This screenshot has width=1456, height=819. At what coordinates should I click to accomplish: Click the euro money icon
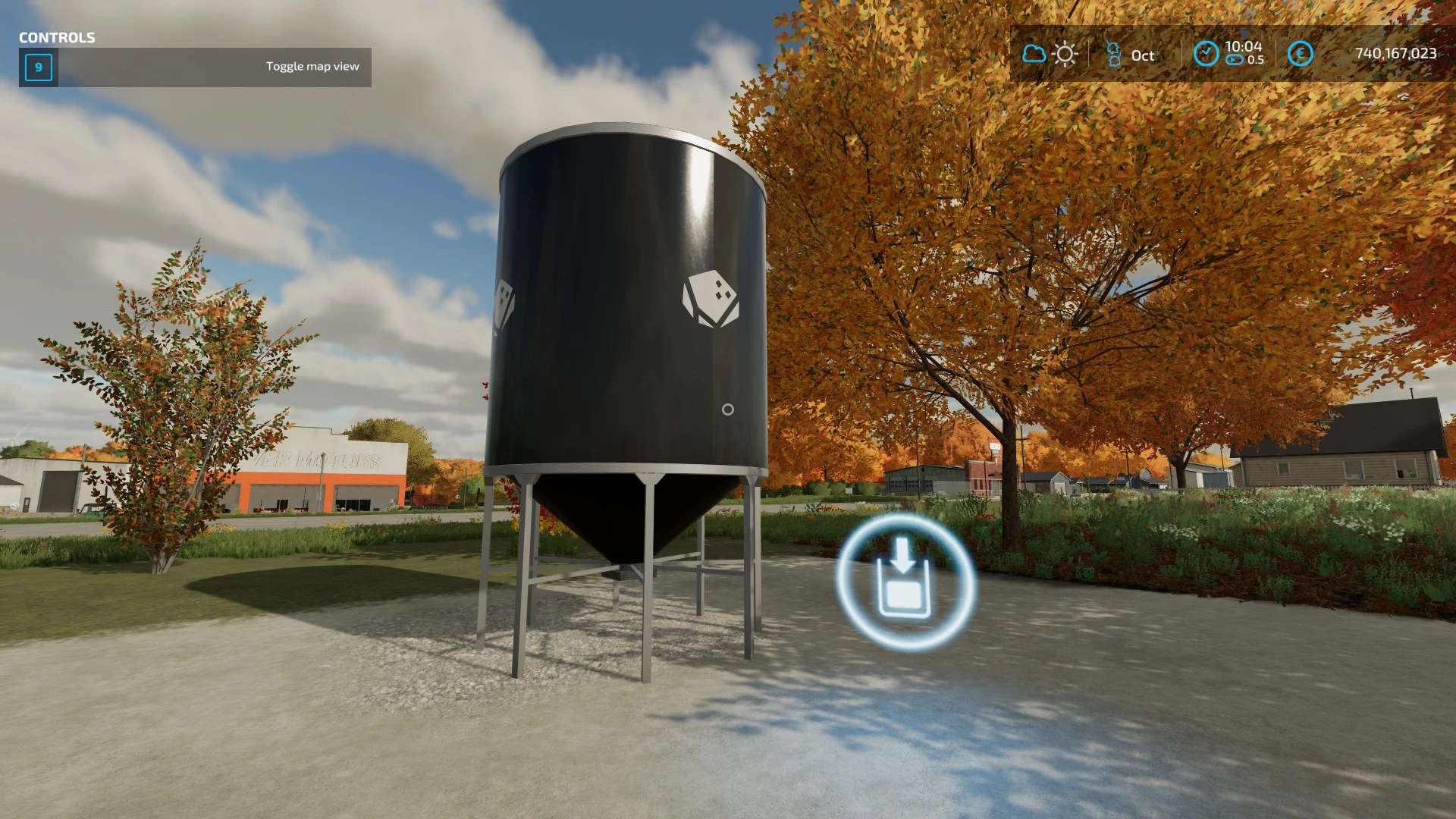(x=1300, y=54)
